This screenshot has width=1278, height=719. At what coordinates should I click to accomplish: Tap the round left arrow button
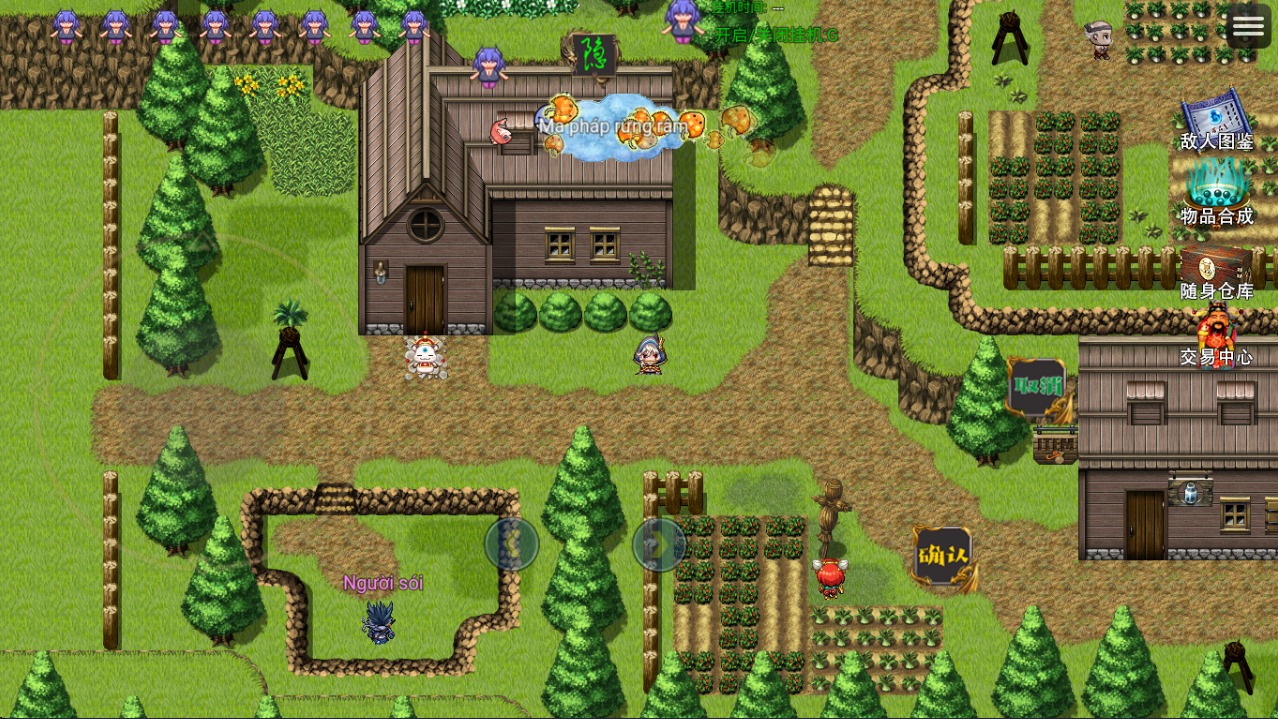pyautogui.click(x=512, y=544)
